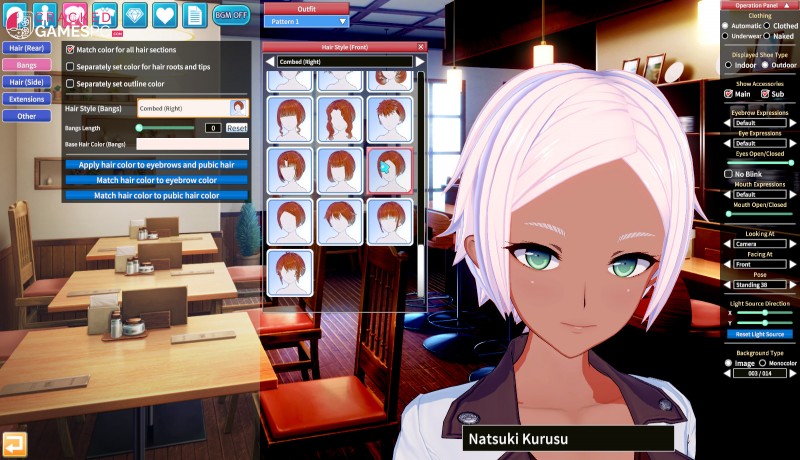
Task: Tick the Separately set outline color box
Action: click(70, 83)
